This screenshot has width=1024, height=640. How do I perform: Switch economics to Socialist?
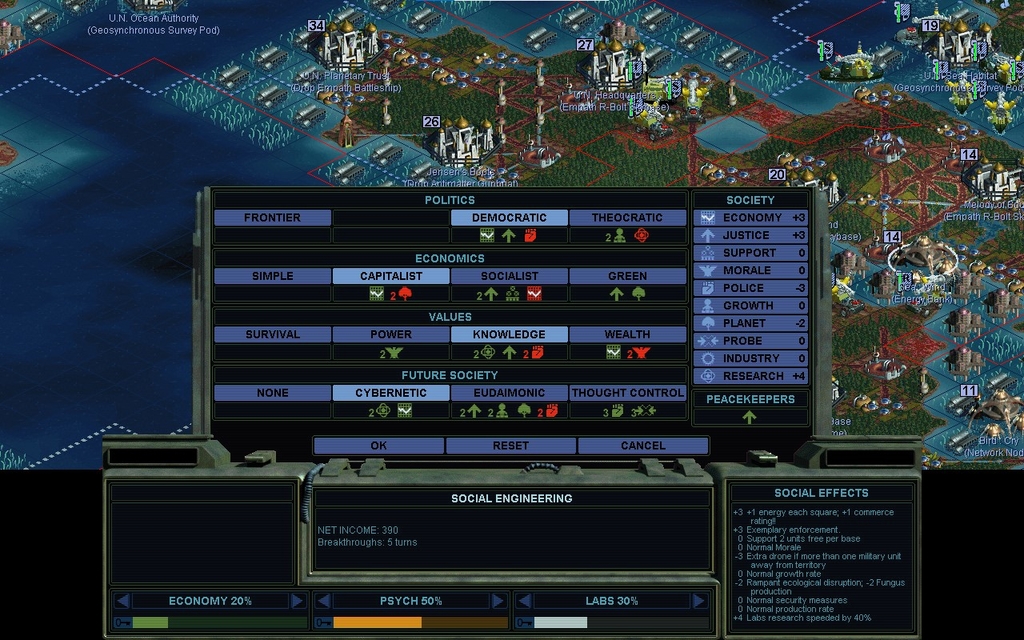pyautogui.click(x=509, y=276)
